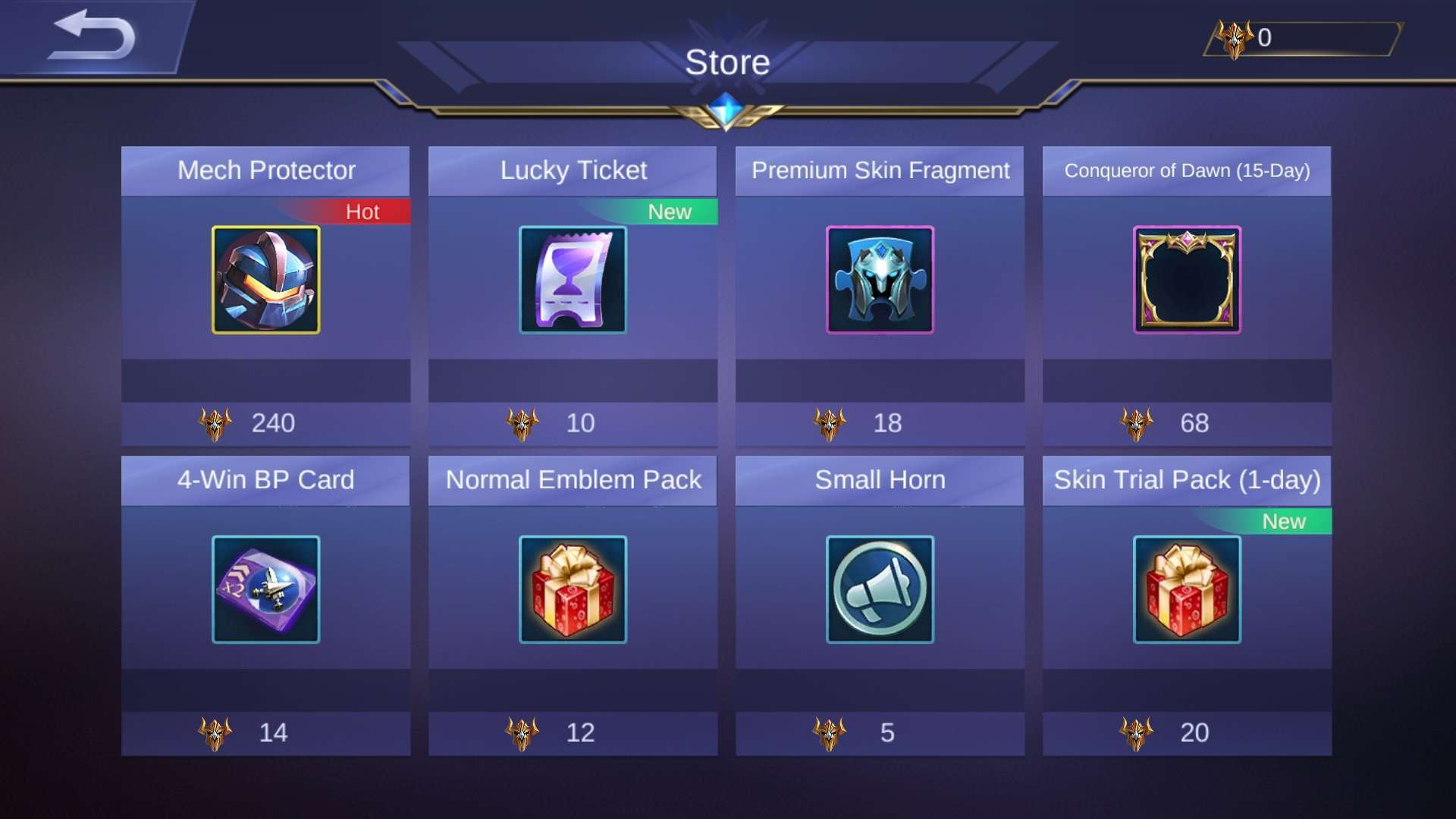The width and height of the screenshot is (1456, 819).
Task: Purchase Normal Emblem Pack for 12
Action: (573, 733)
